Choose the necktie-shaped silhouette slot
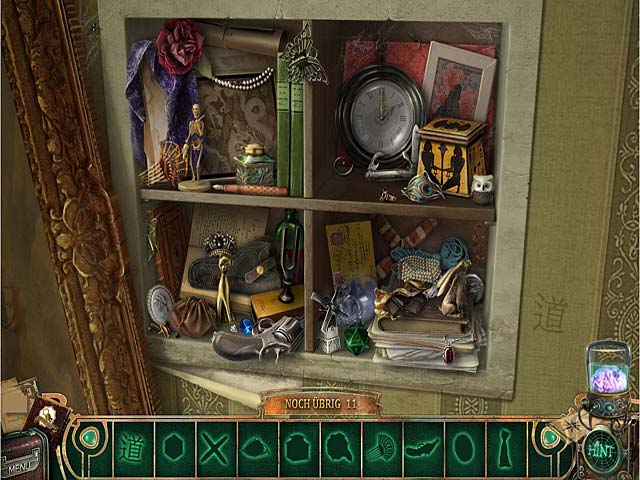Viewport: 640px width, 480px height. [x=505, y=447]
